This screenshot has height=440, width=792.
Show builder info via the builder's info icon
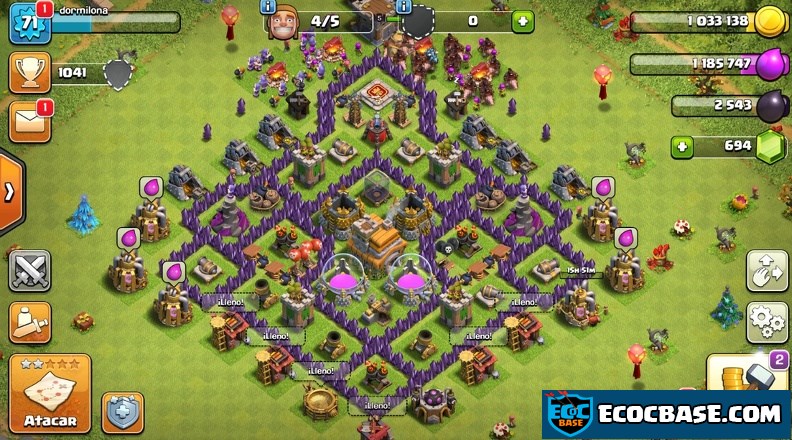click(268, 6)
